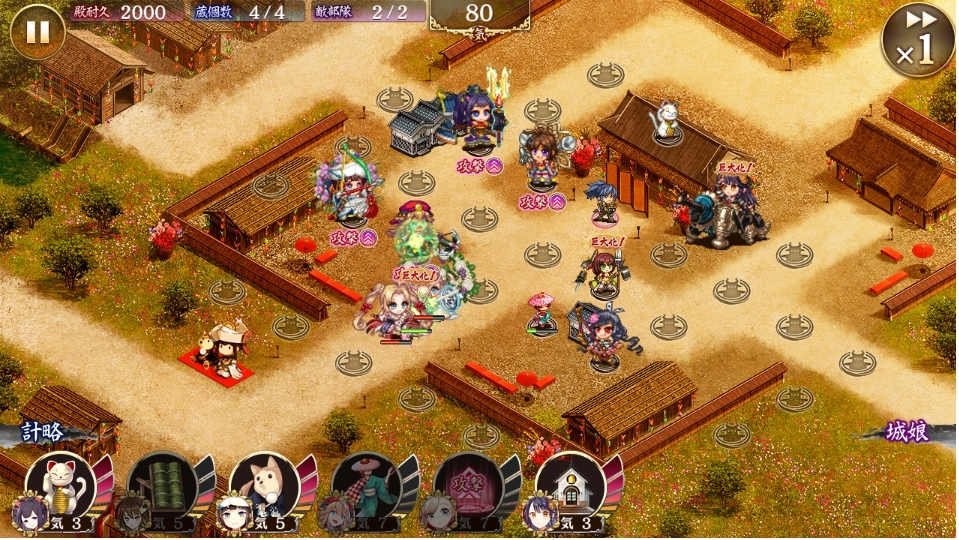Screen dimensions: 959x540
Task: Select the dog mascot stratagem icon
Action: coord(264,485)
